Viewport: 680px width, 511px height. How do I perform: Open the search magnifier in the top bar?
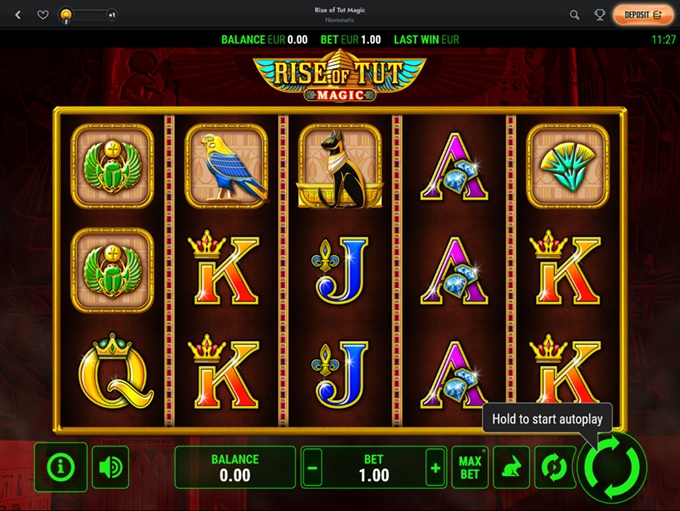[x=574, y=15]
